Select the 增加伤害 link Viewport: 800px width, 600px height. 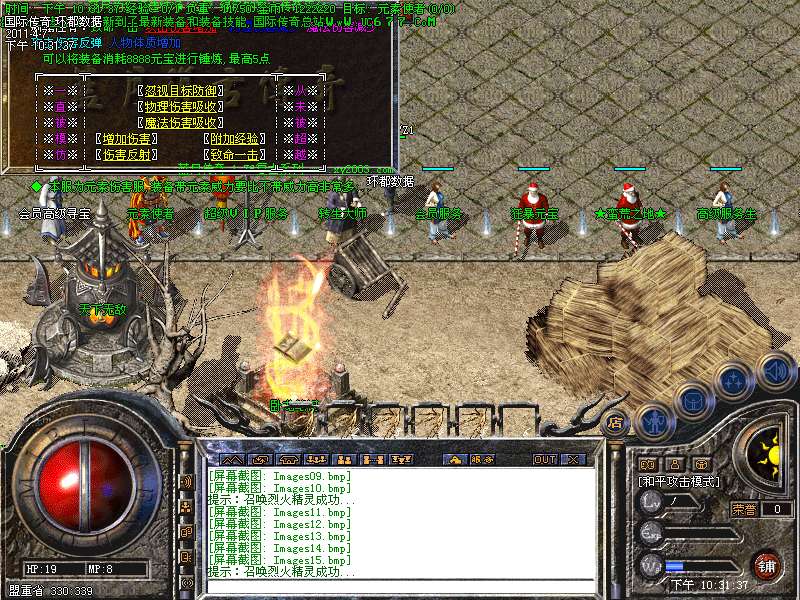click(x=126, y=139)
